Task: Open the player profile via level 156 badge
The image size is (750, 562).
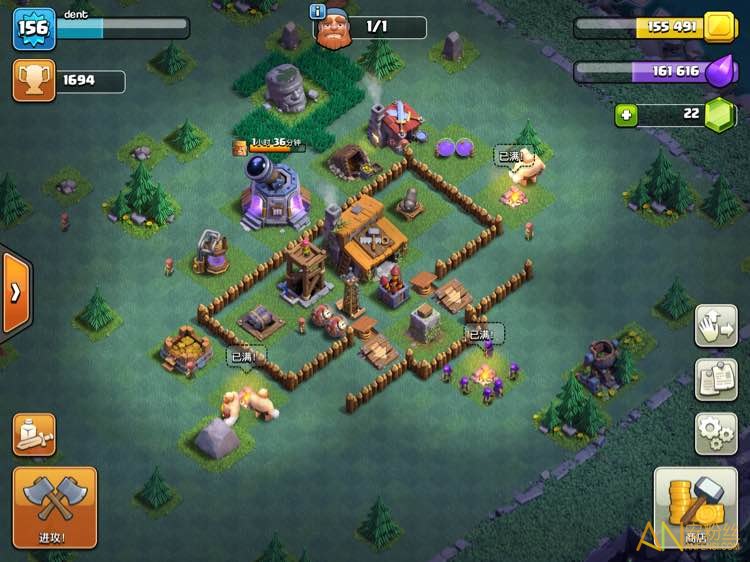Action: coord(32,28)
